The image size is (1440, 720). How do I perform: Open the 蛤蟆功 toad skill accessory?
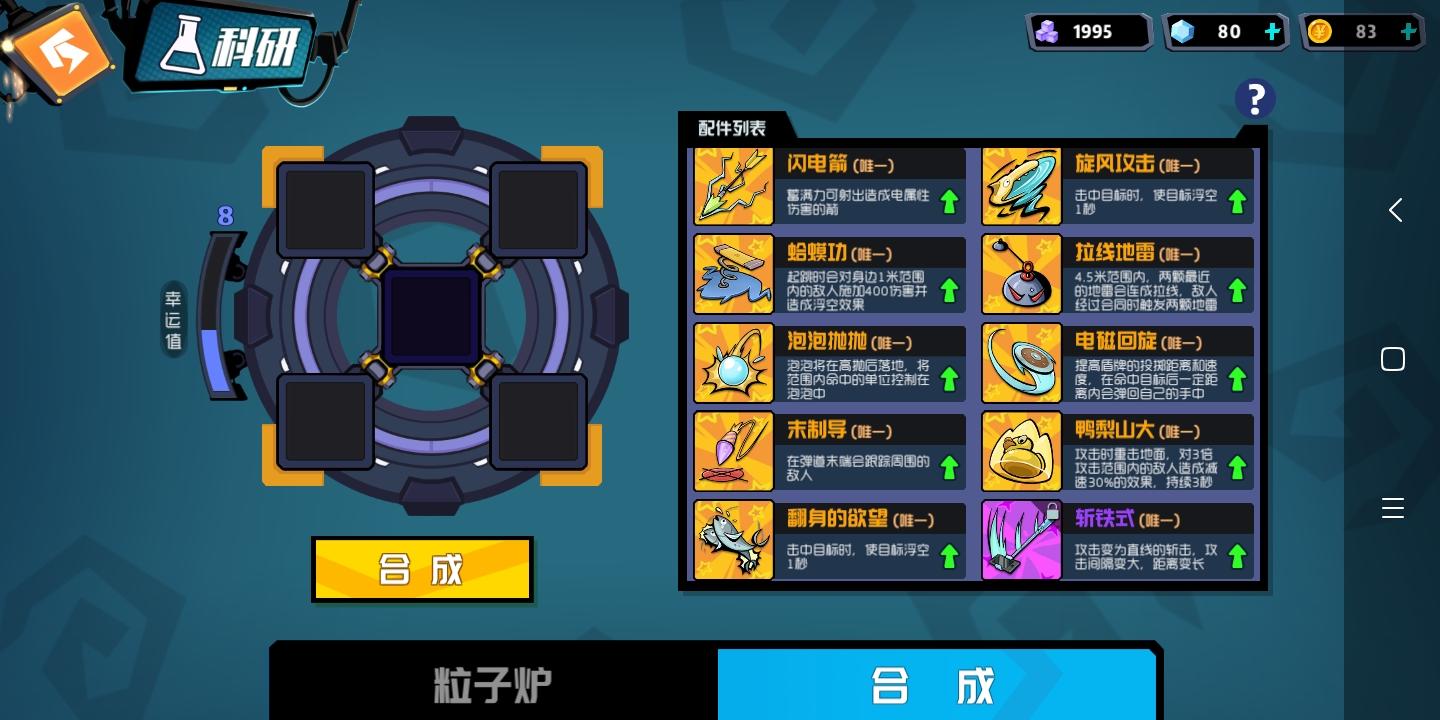click(733, 274)
